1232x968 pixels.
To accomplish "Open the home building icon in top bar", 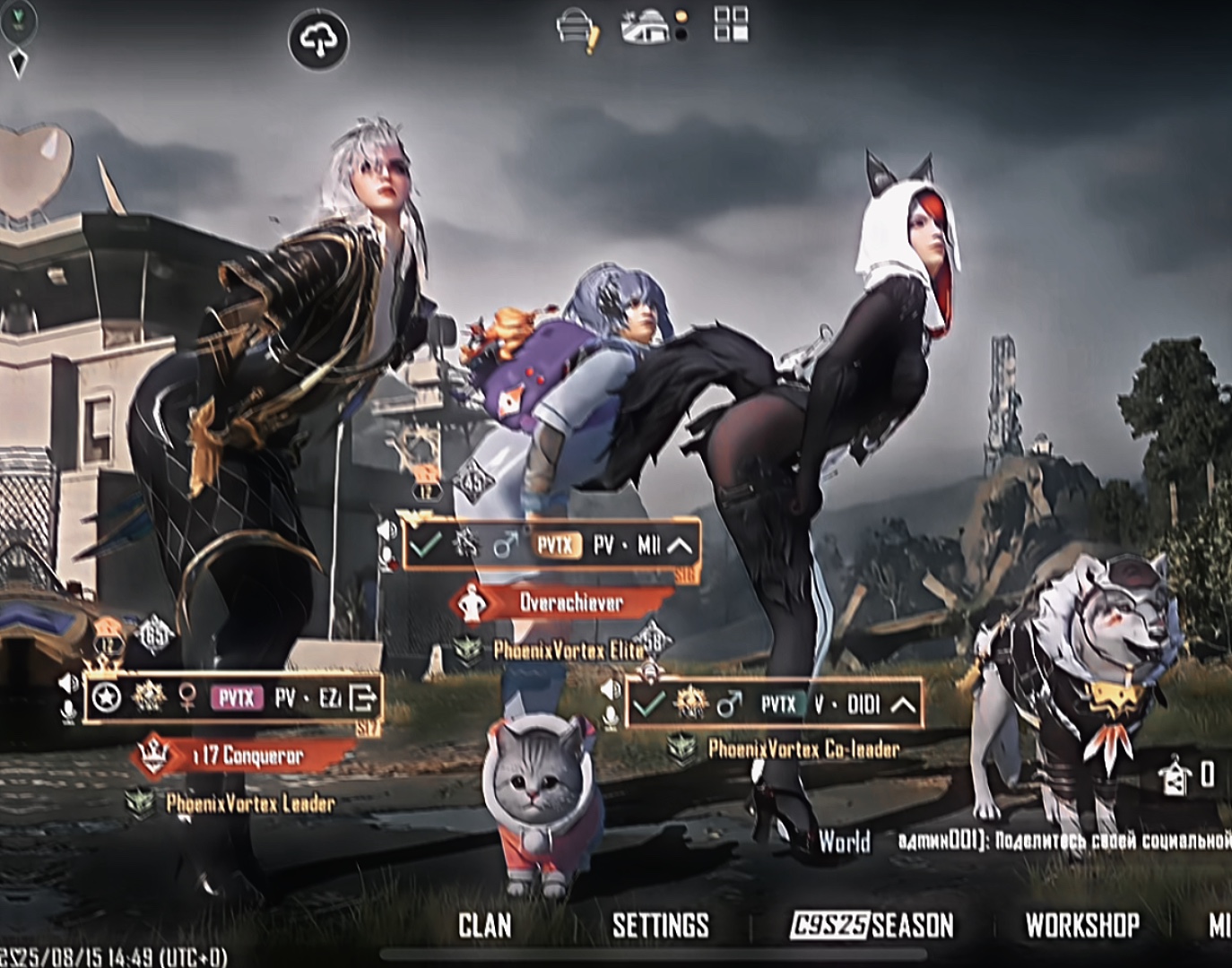I will point(646,28).
